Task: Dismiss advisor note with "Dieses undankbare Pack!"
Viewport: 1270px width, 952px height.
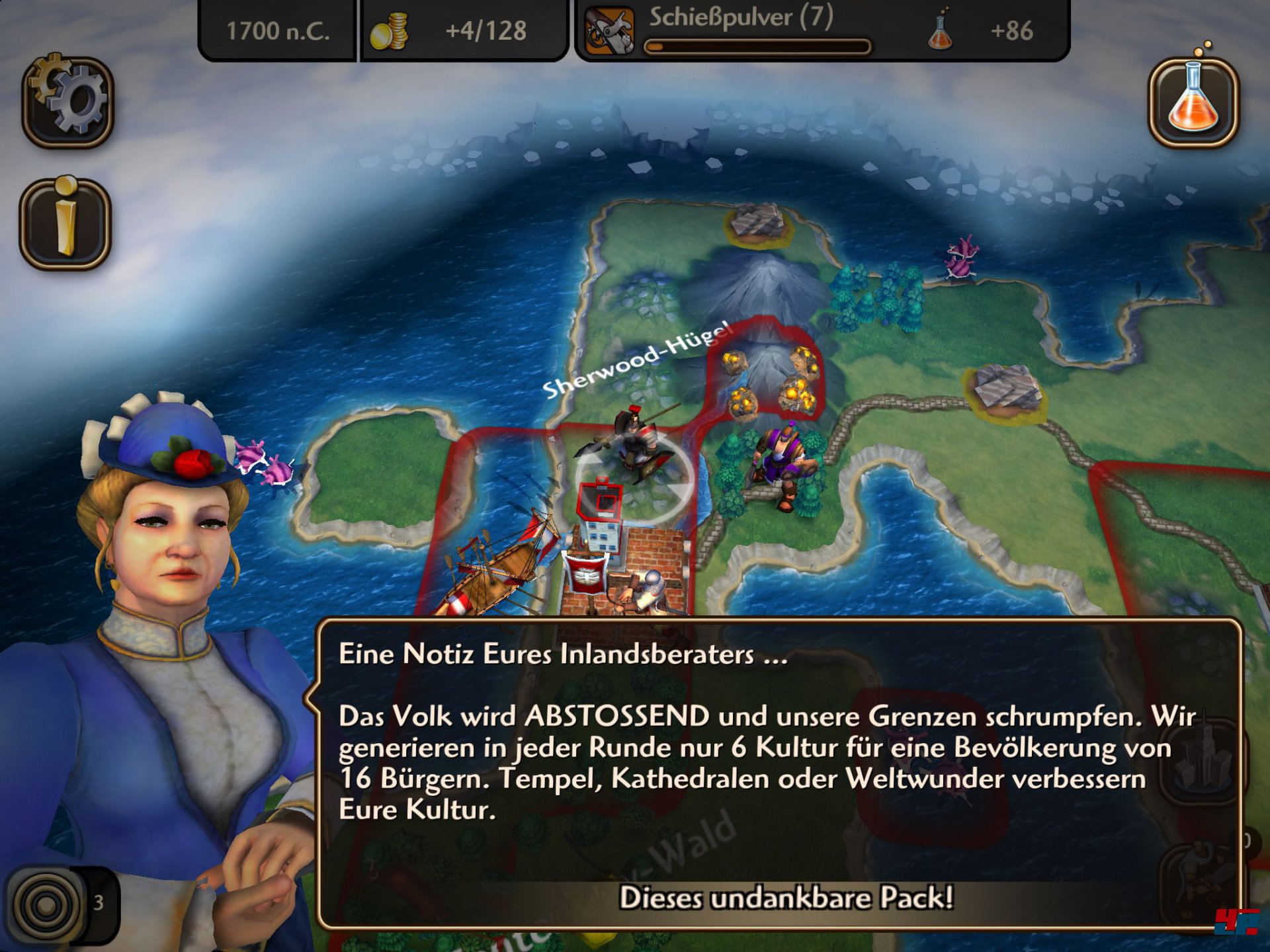Action: click(785, 898)
